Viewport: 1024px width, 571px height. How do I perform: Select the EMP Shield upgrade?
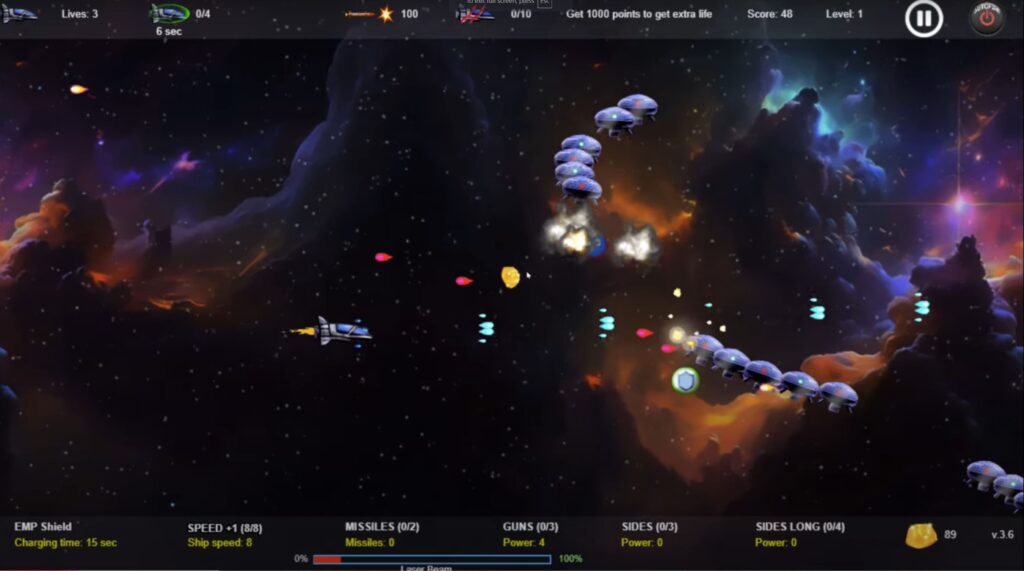point(43,527)
